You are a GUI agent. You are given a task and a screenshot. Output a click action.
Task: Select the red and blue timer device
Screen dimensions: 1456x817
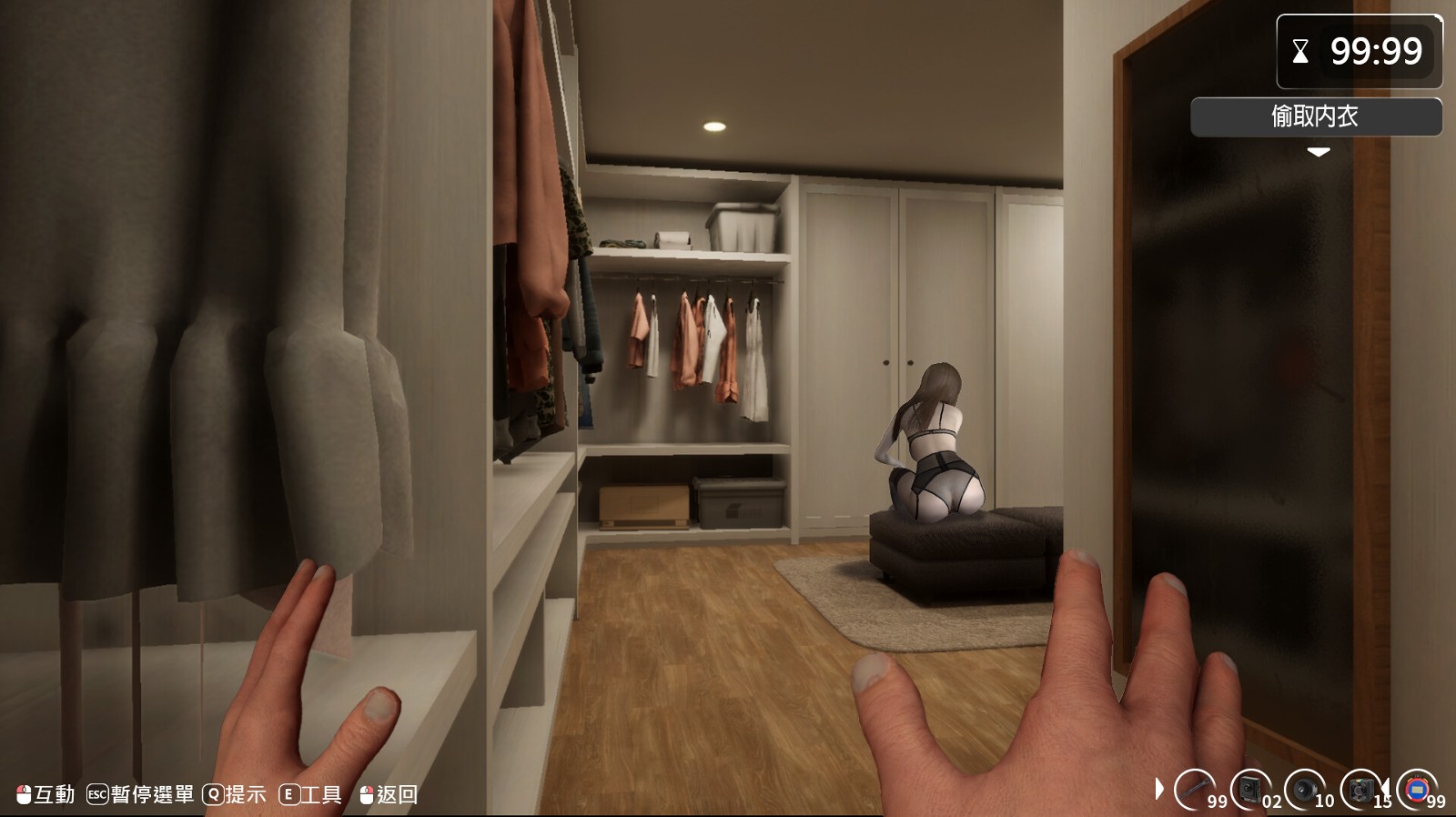pos(1417,789)
